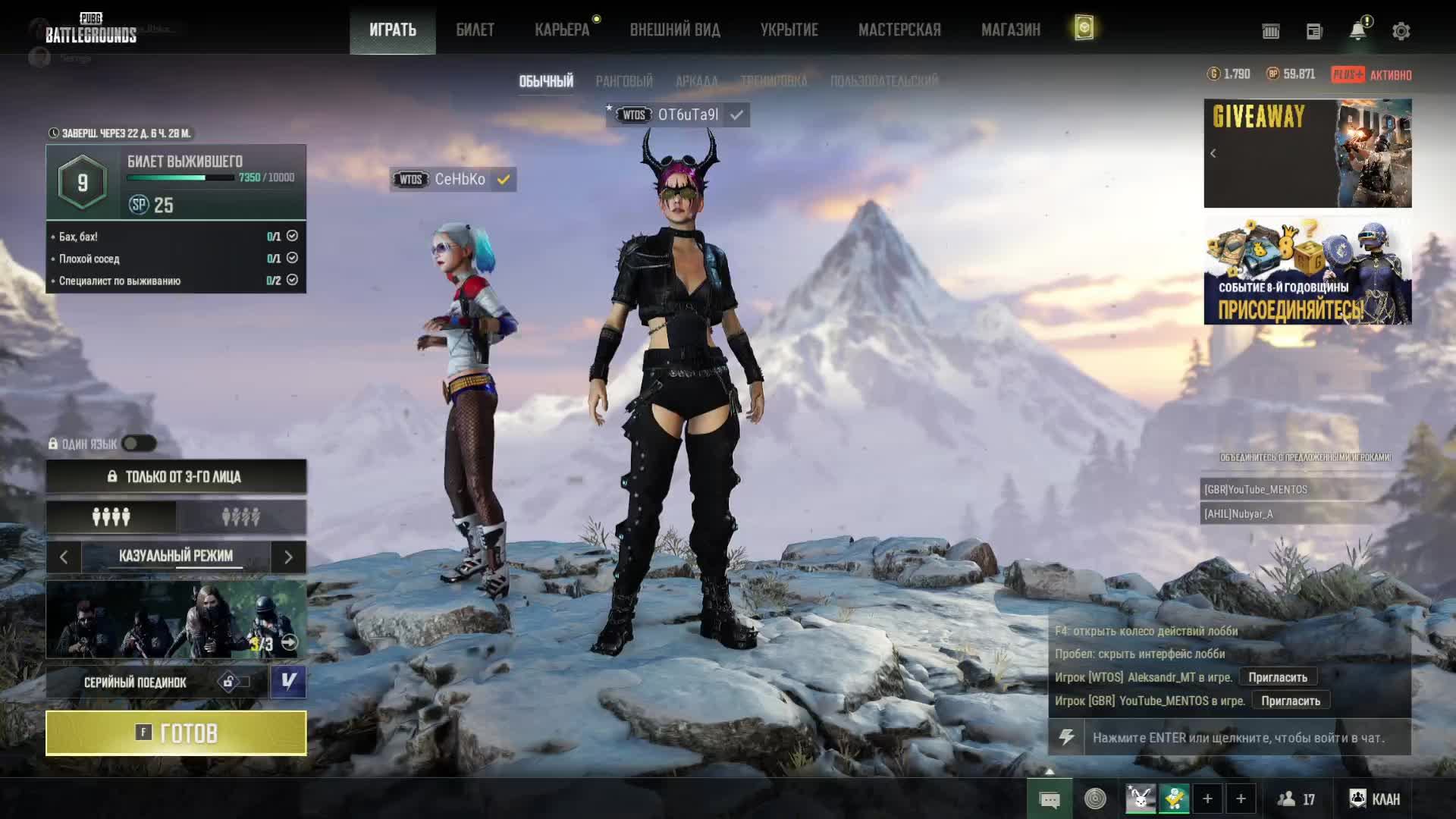
Task: Open the GIVEAWAY banner
Action: coord(1307,153)
